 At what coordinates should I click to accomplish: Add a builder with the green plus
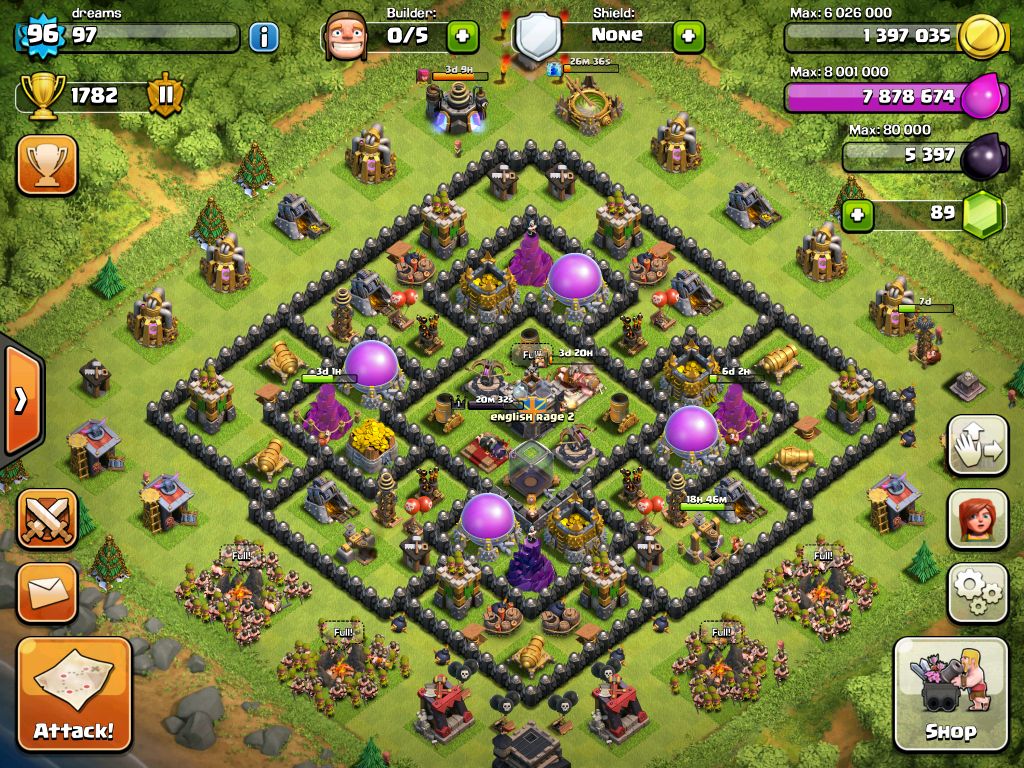coord(462,37)
